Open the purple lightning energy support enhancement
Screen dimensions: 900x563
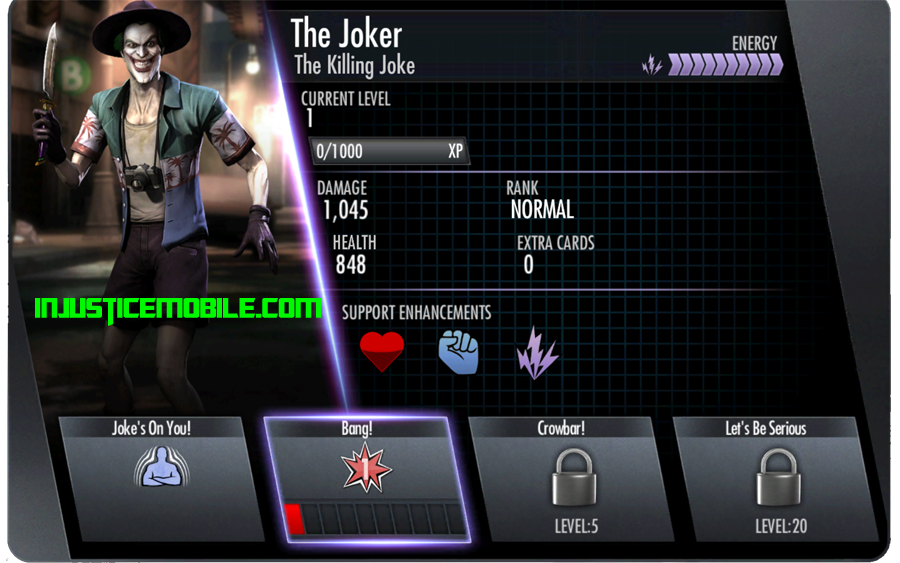(537, 353)
